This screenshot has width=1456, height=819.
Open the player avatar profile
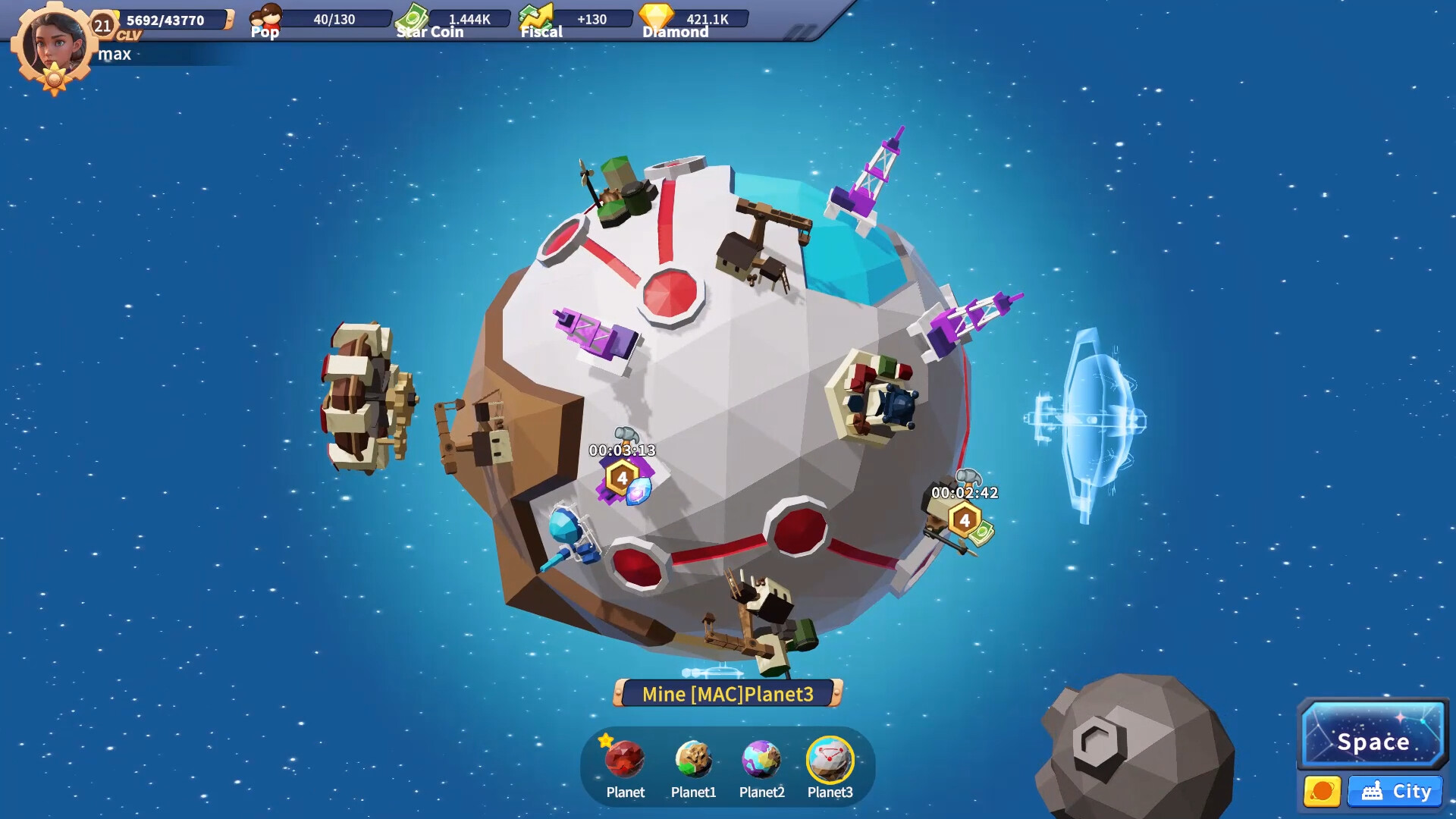point(53,44)
